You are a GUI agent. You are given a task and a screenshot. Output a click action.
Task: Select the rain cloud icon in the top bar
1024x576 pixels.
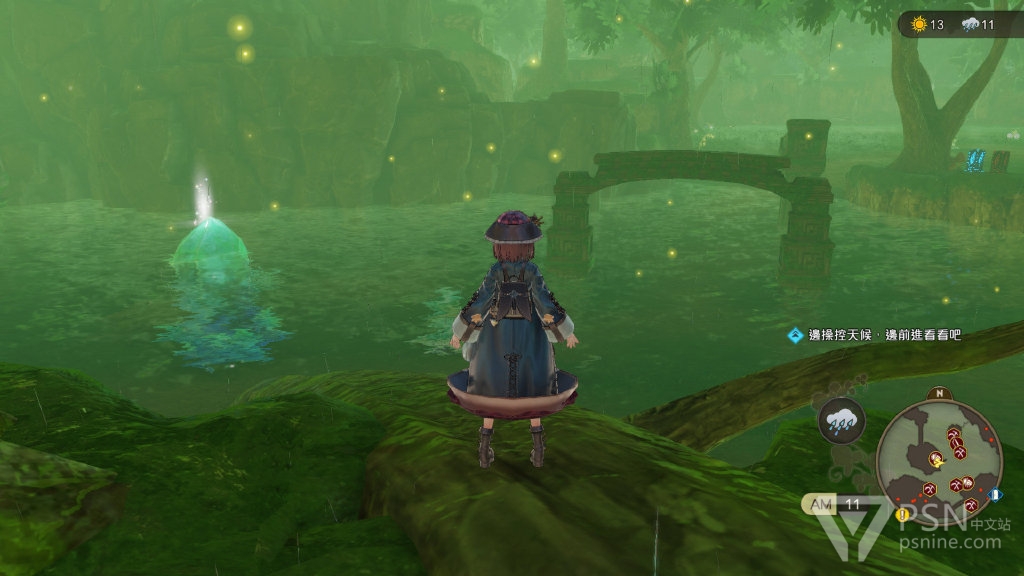point(968,24)
